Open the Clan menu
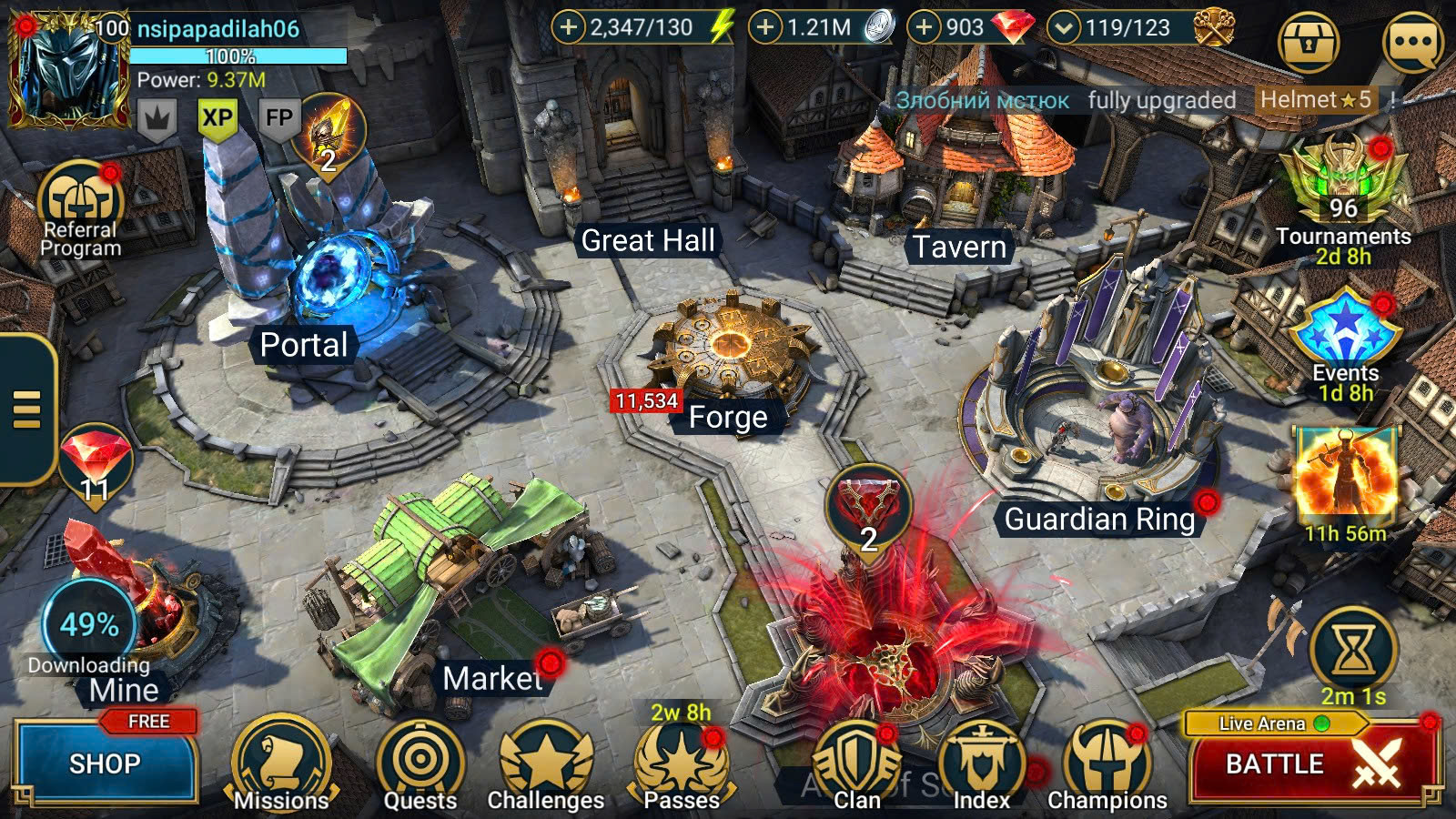The width and height of the screenshot is (1456, 819). coord(856,764)
